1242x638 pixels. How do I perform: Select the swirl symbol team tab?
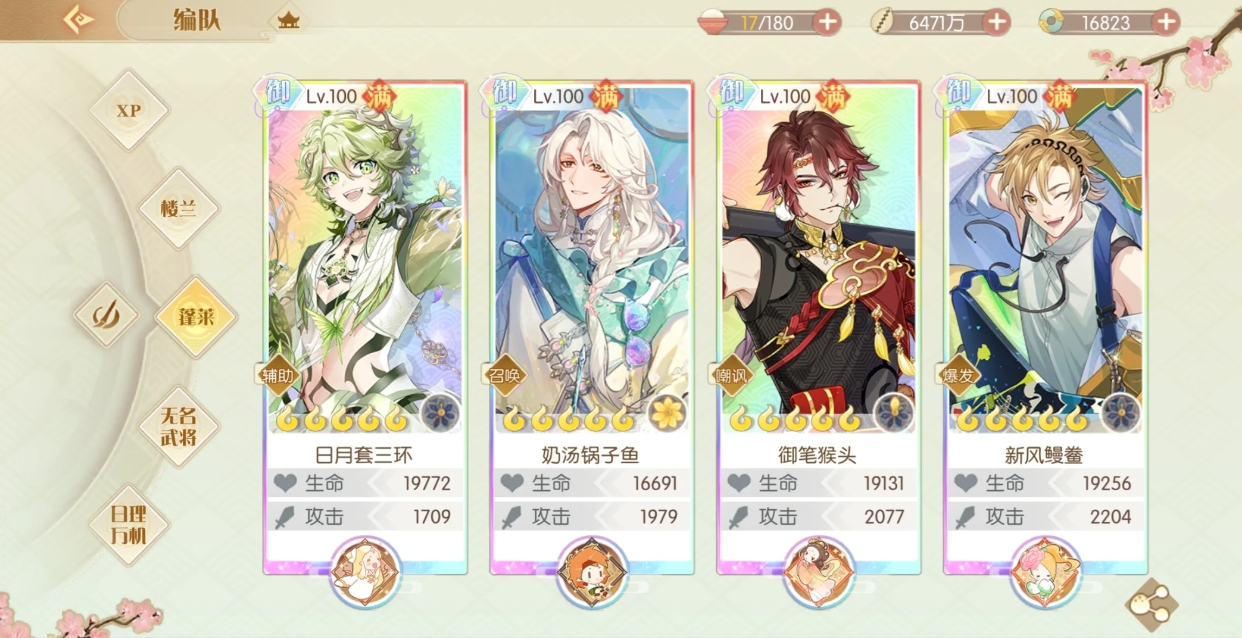pos(105,315)
